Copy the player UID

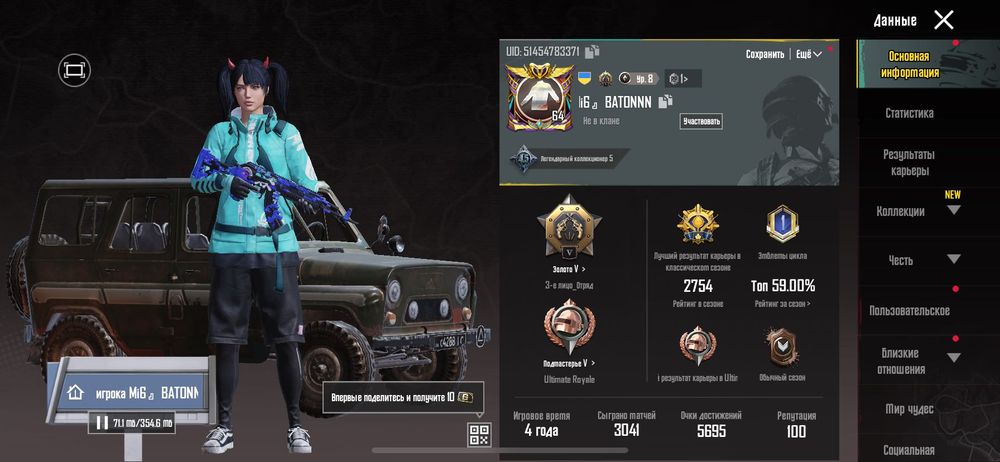pyautogui.click(x=593, y=51)
